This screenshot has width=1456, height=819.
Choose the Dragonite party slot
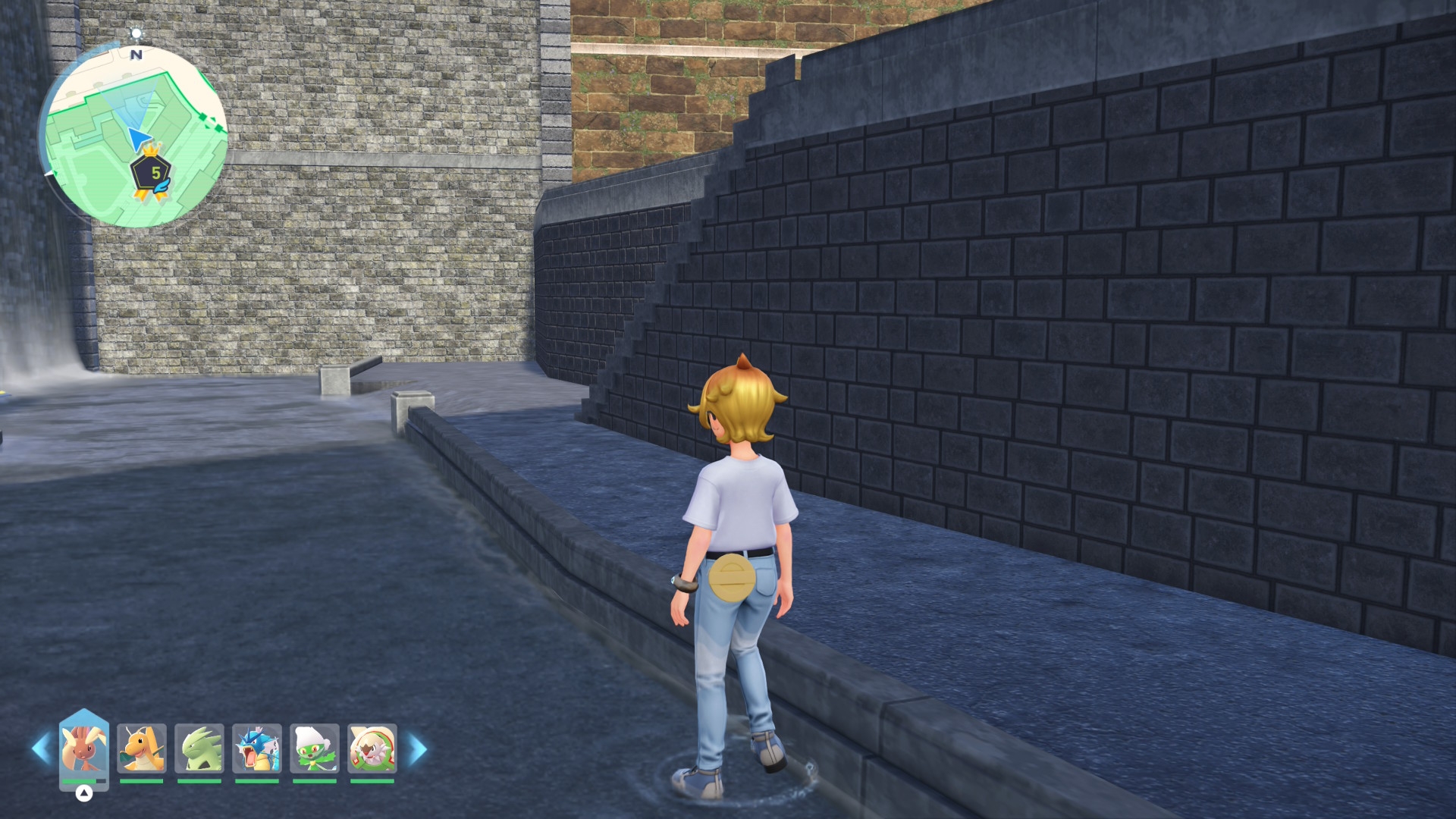click(142, 748)
